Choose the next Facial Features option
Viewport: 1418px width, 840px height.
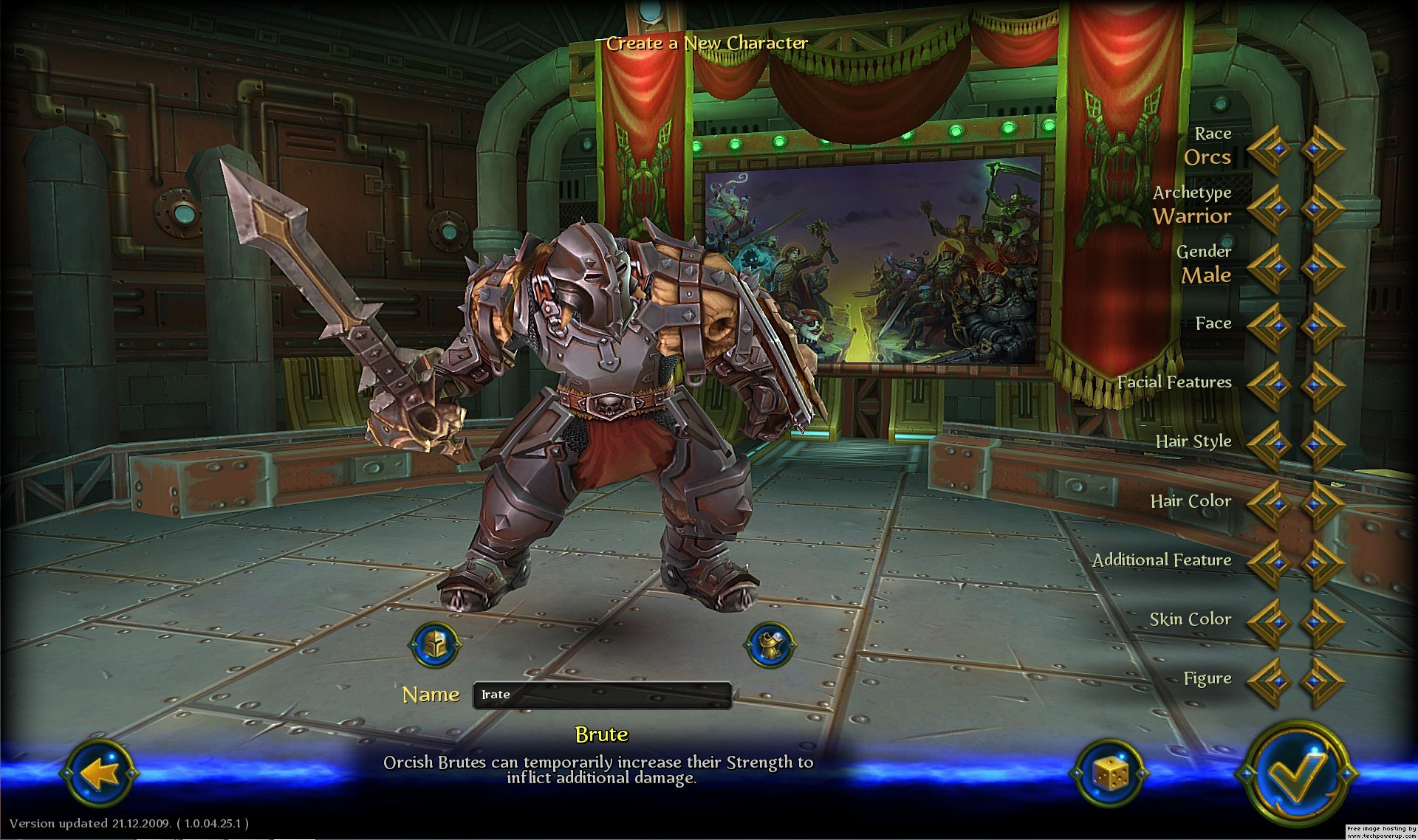(1322, 386)
